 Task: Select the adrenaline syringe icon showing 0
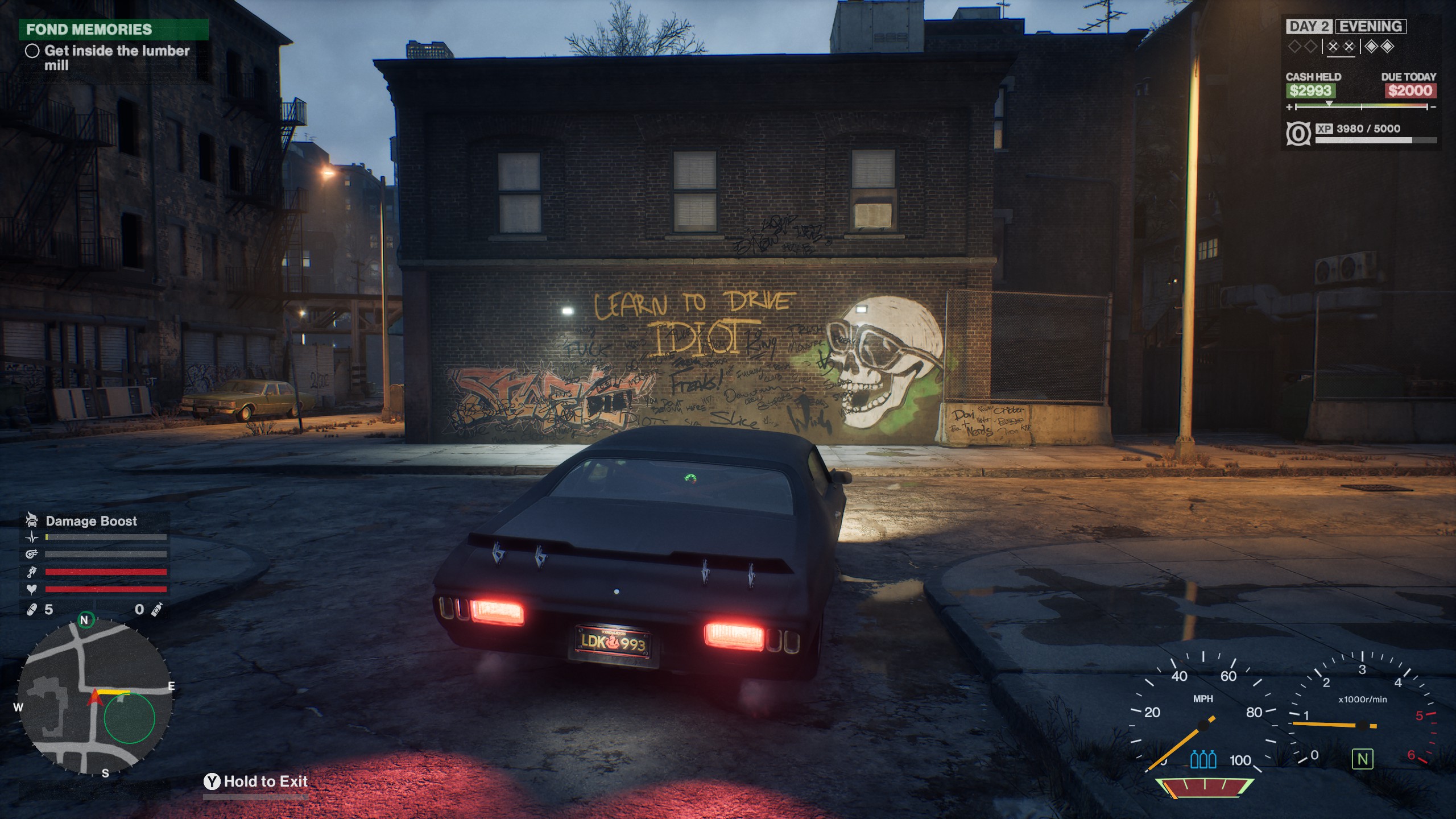tap(157, 609)
